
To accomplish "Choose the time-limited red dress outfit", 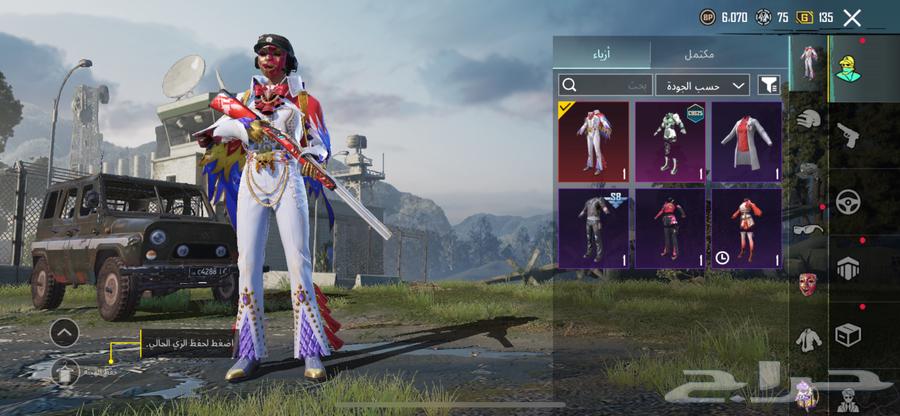I will tap(746, 228).
